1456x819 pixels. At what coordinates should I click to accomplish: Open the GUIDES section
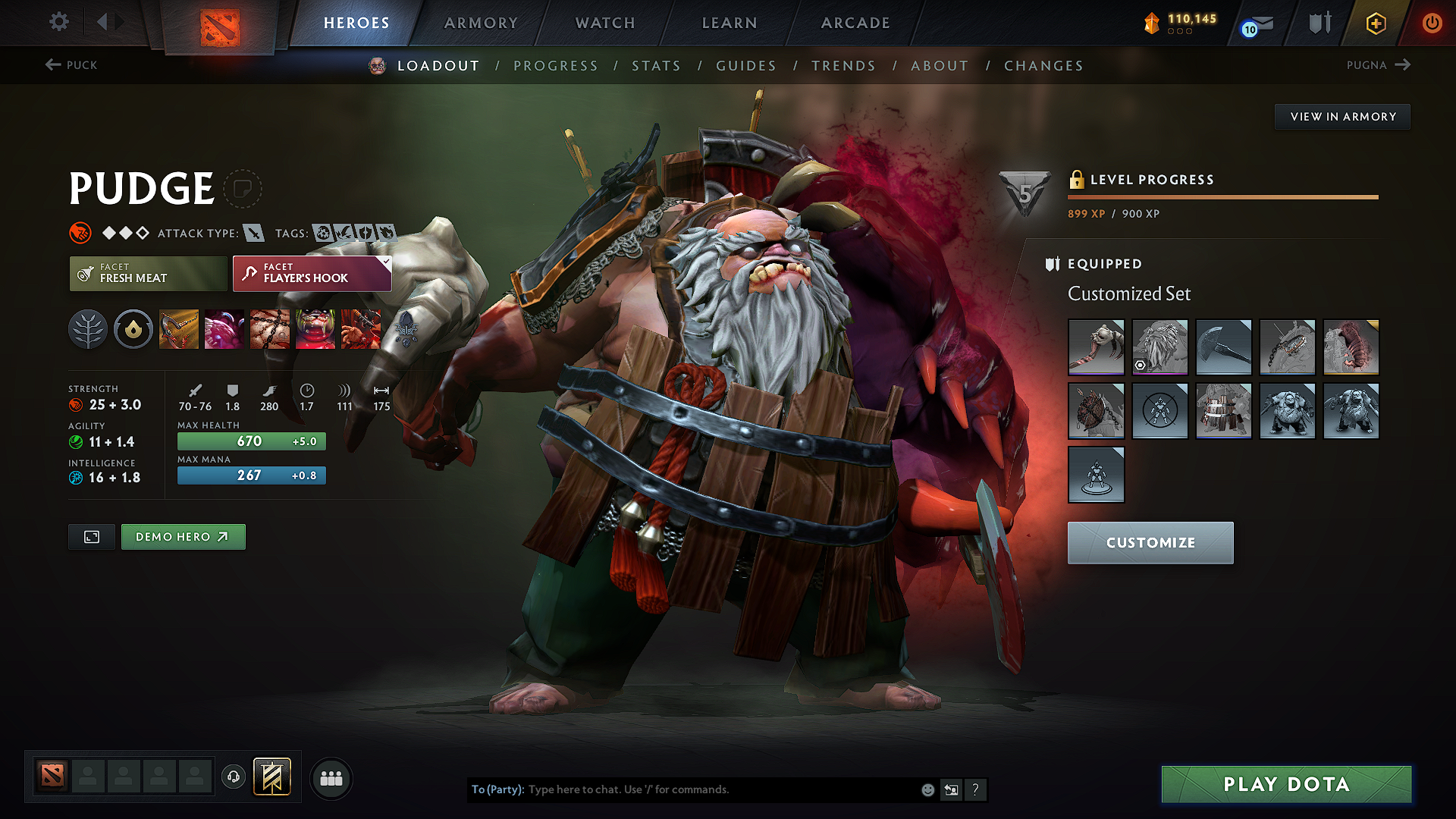point(745,66)
